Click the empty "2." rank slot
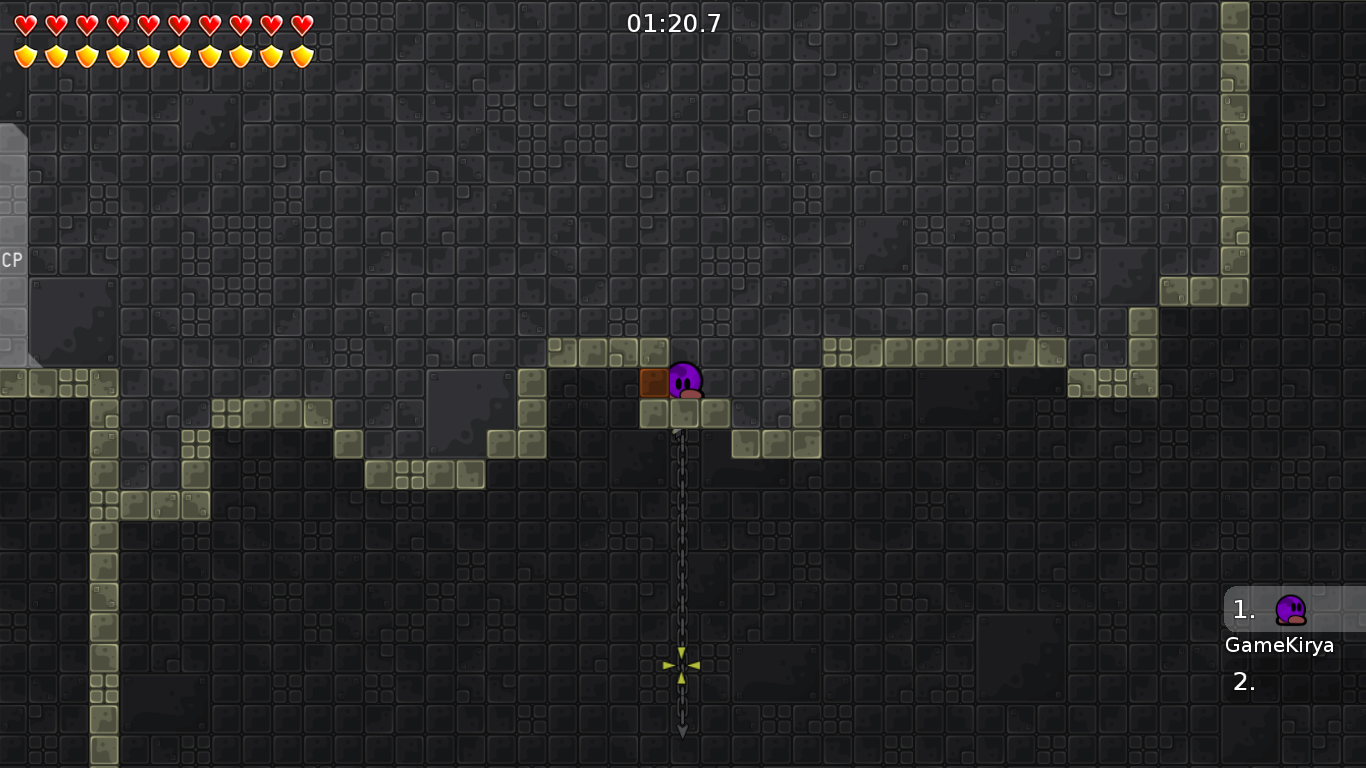 [1243, 683]
